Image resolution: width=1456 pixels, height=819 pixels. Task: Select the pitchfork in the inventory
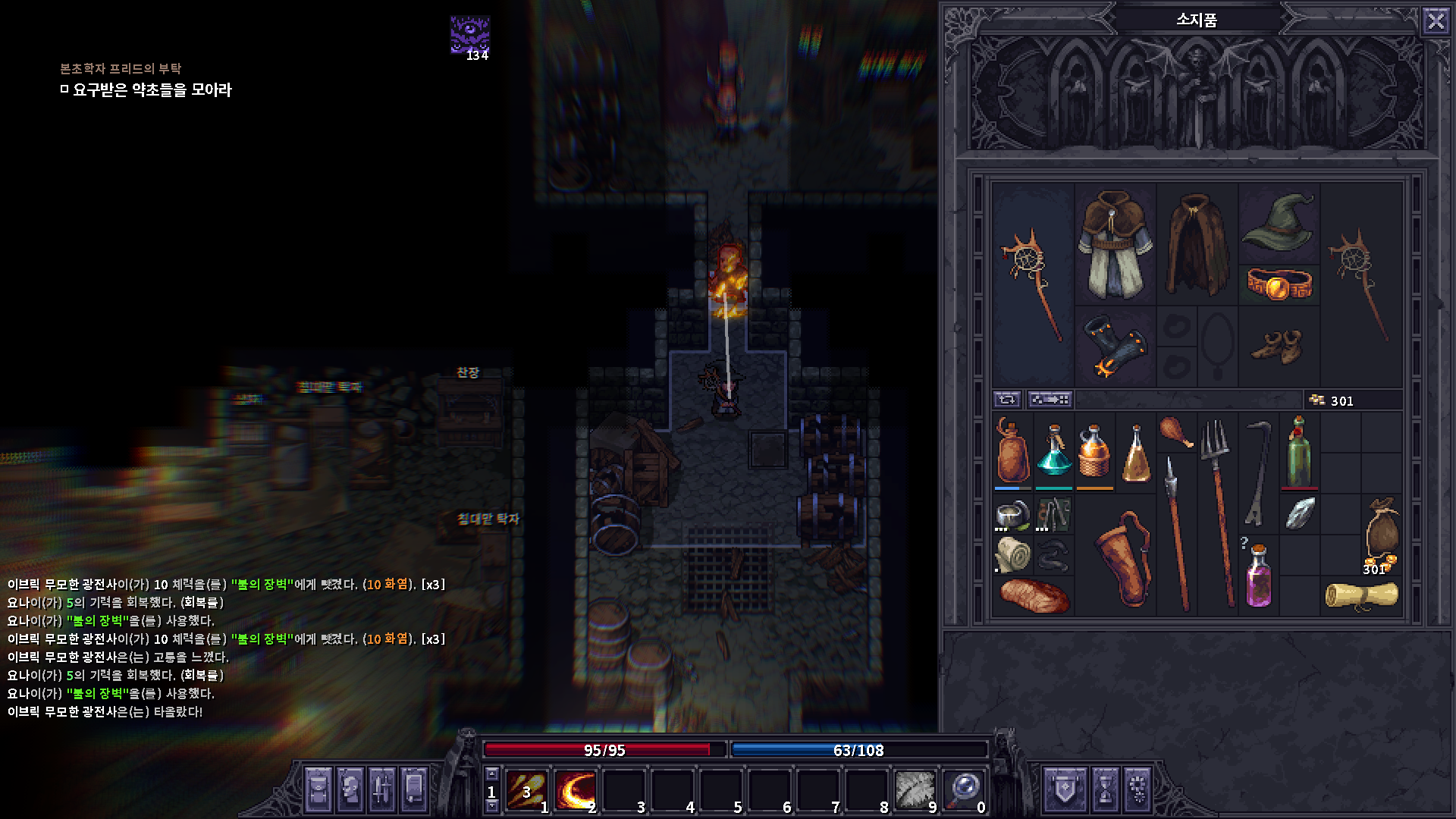pos(1217,512)
